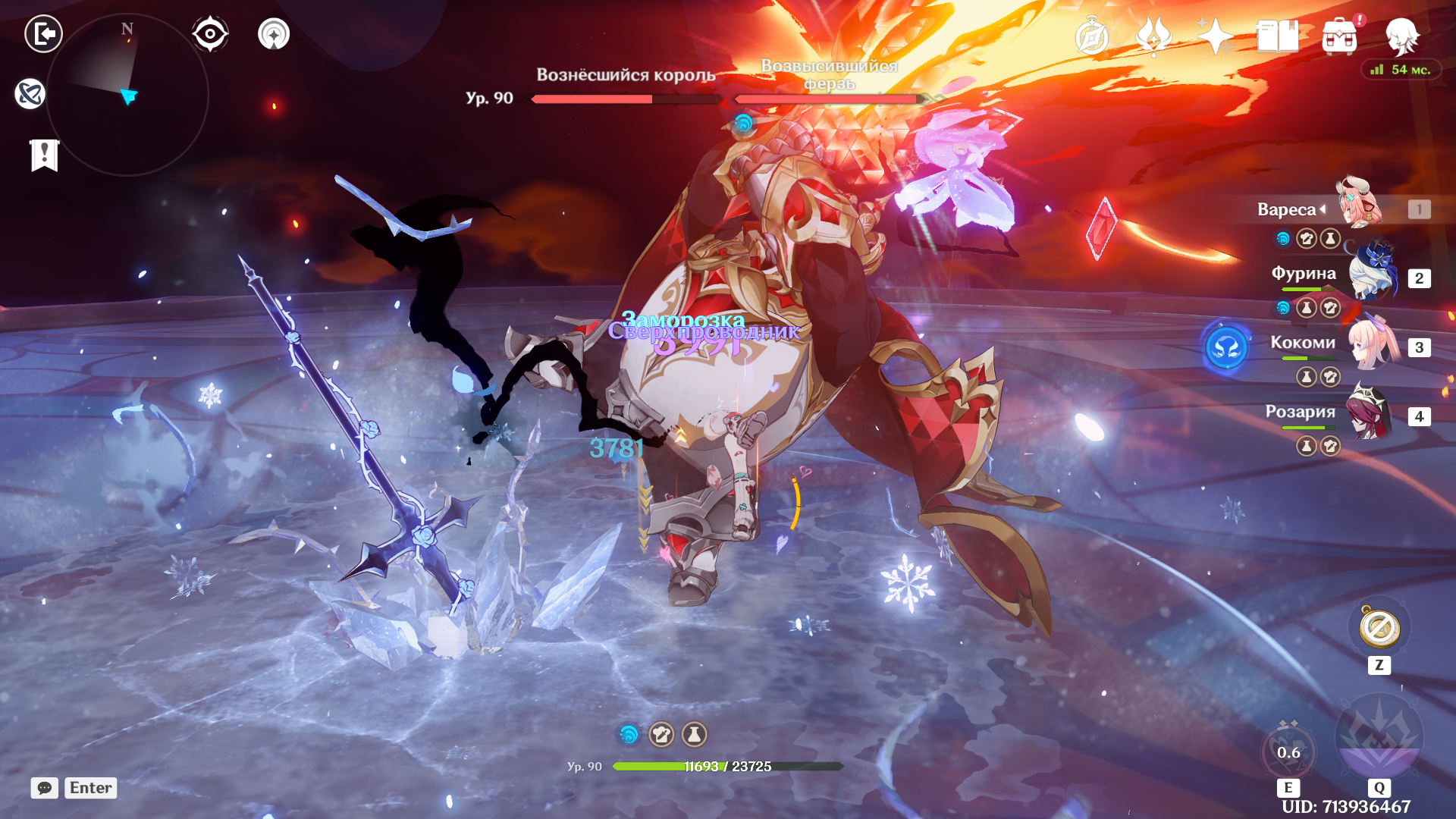The width and height of the screenshot is (1456, 819).
Task: Open the quest banner exclamation icon
Action: pyautogui.click(x=45, y=155)
